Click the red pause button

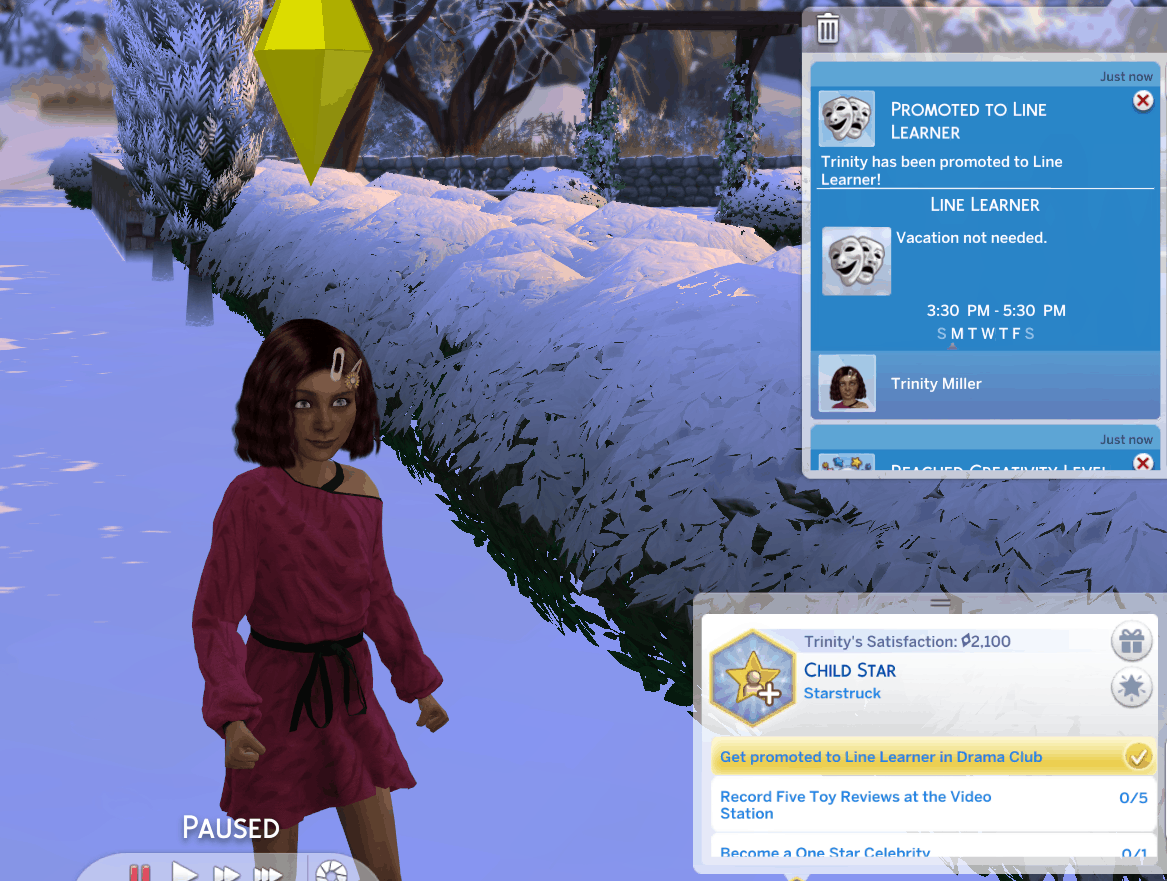coord(139,873)
